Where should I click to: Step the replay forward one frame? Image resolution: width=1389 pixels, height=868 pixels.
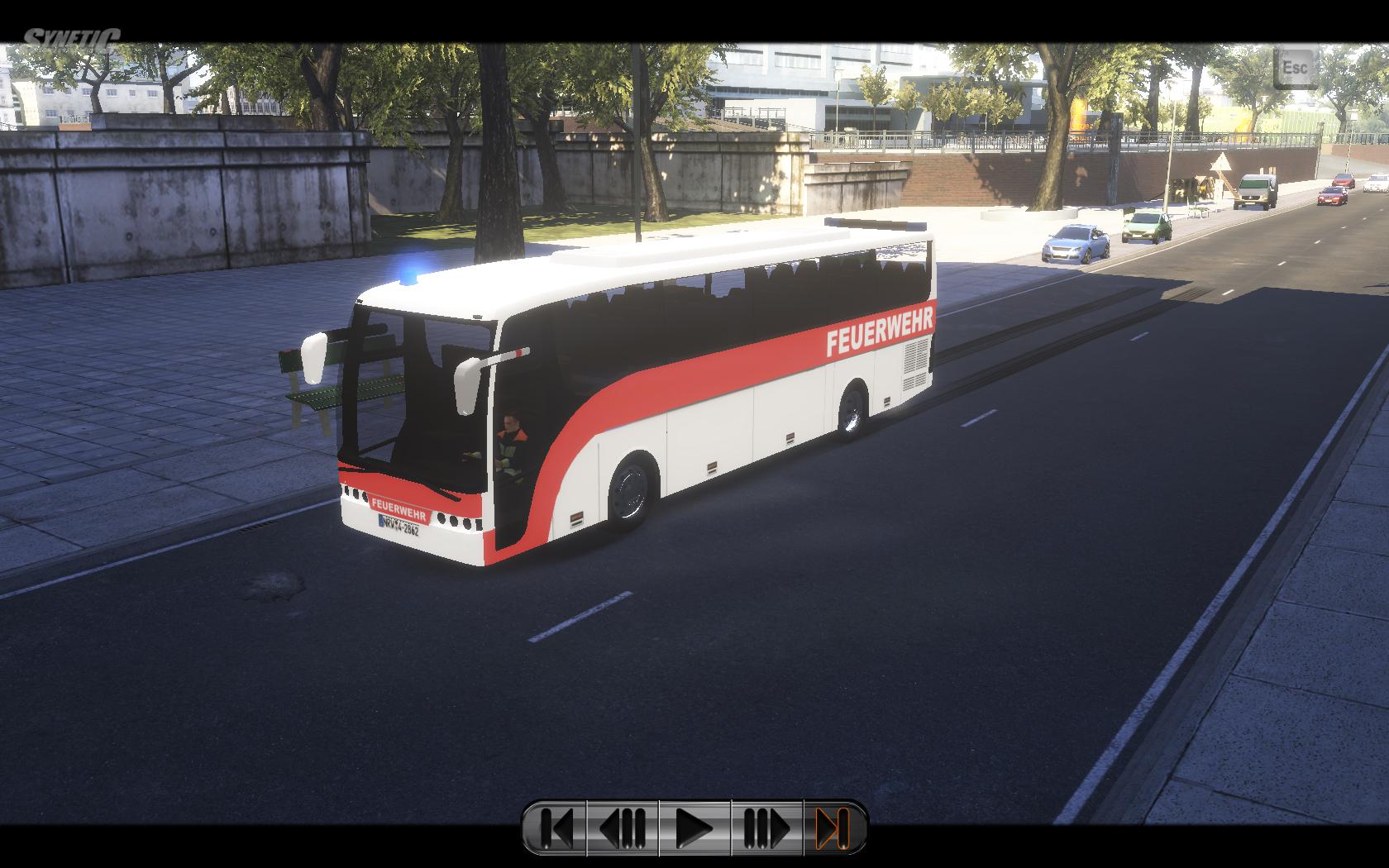pyautogui.click(x=766, y=827)
